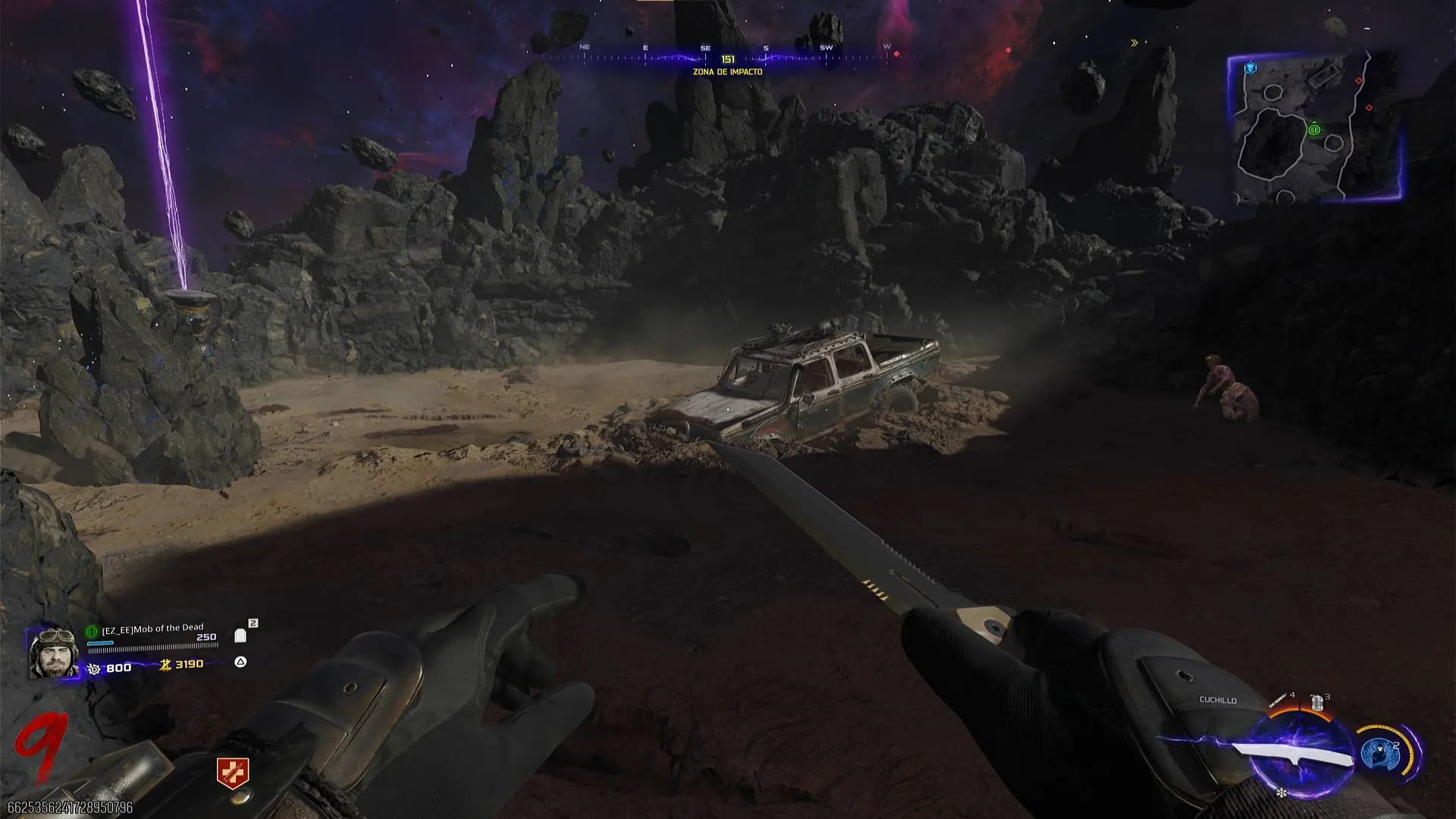Click the green player marker on minimap
Viewport: 1456px width, 819px height.
pos(1314,130)
